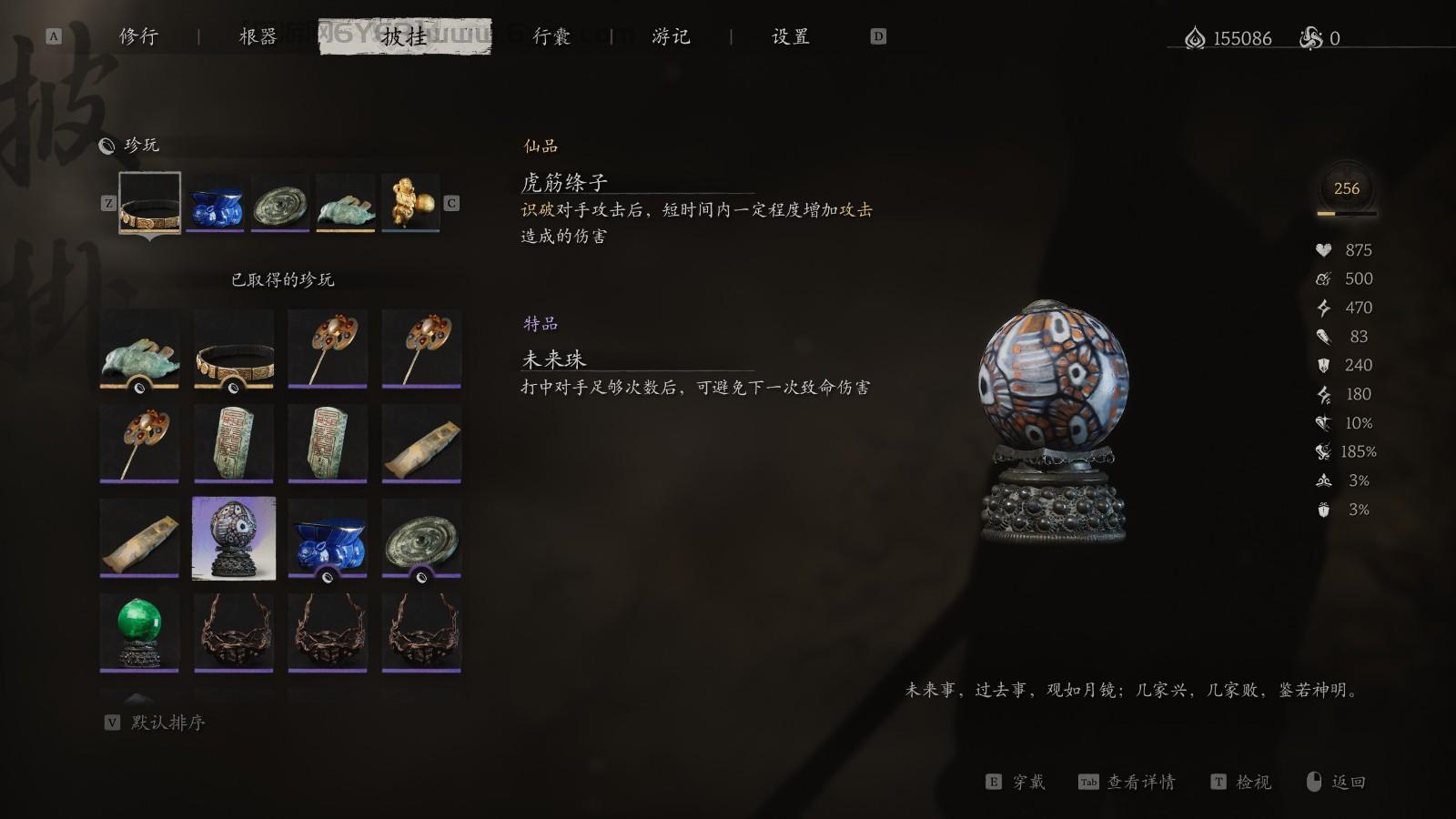Click the Z arrow to switch category left

coord(110,203)
